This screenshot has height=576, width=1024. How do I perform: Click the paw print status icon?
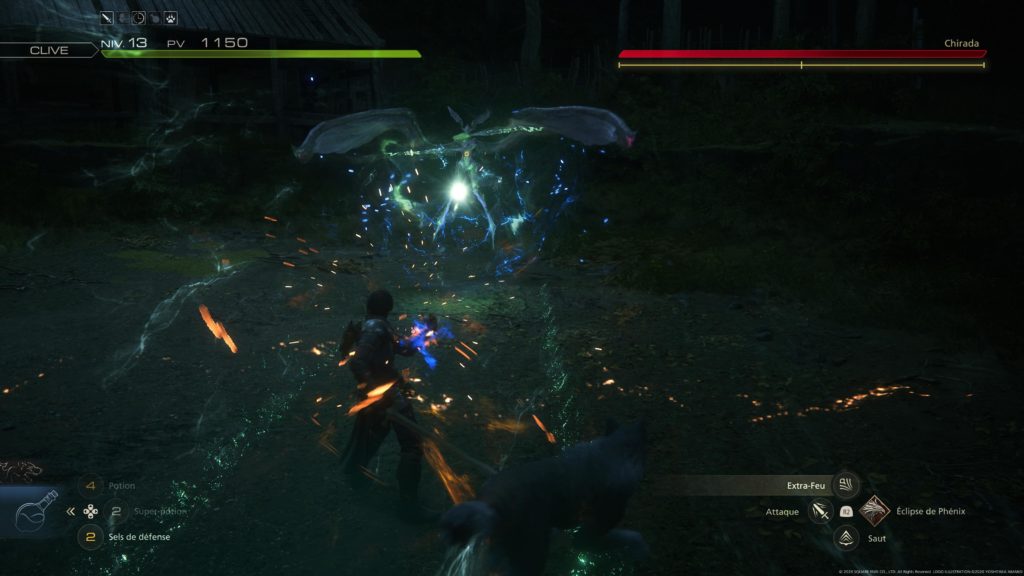(x=171, y=17)
